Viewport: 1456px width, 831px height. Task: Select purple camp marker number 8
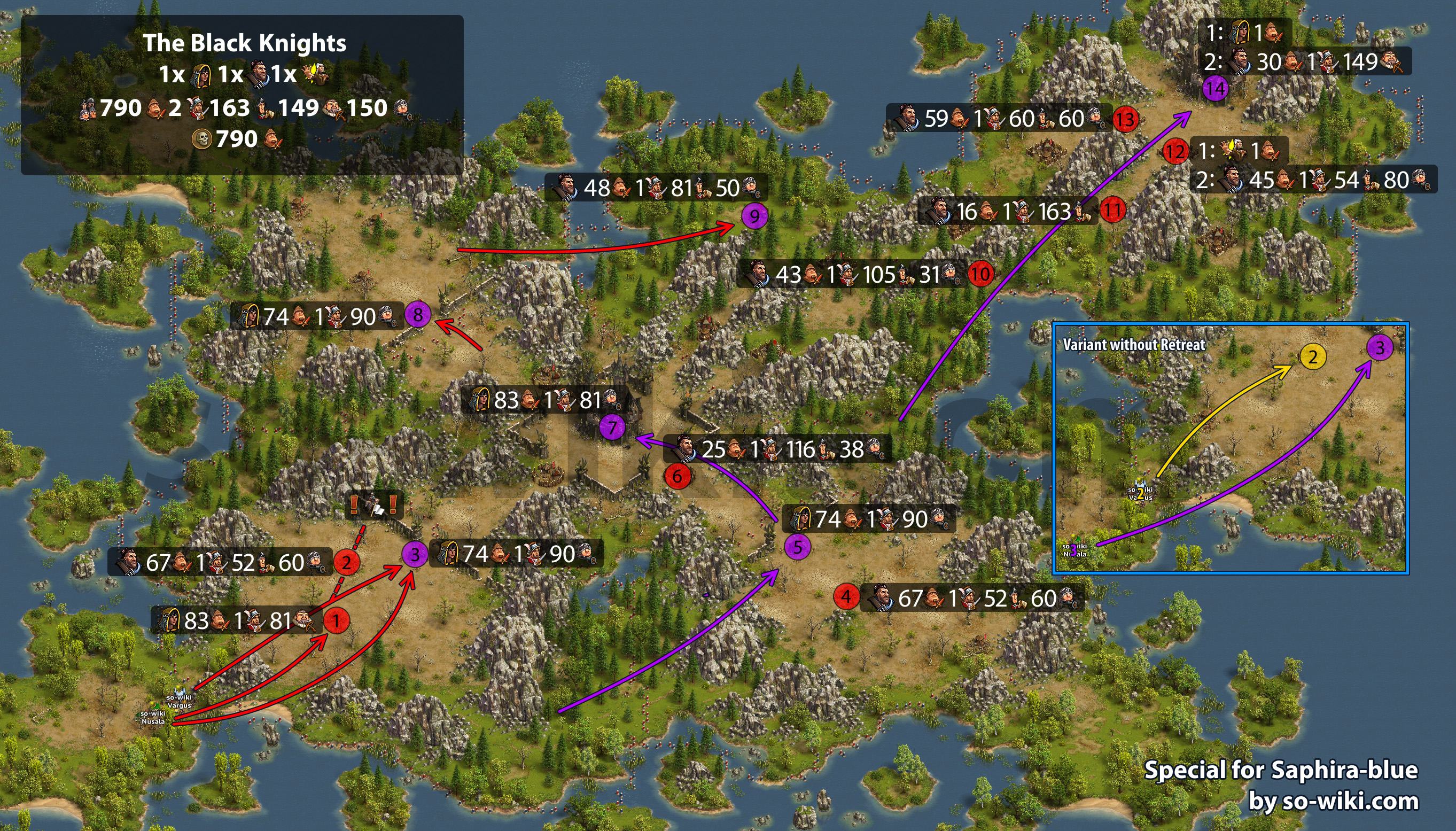click(418, 314)
